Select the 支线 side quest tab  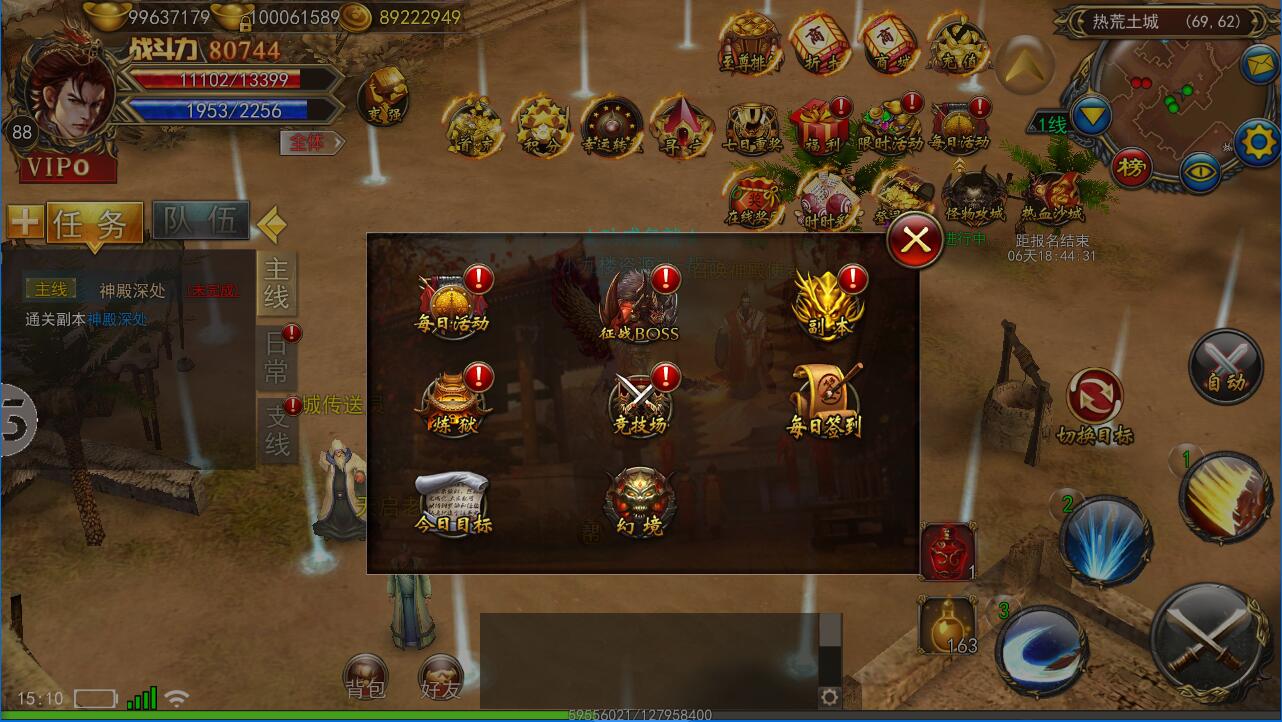pyautogui.click(x=277, y=429)
